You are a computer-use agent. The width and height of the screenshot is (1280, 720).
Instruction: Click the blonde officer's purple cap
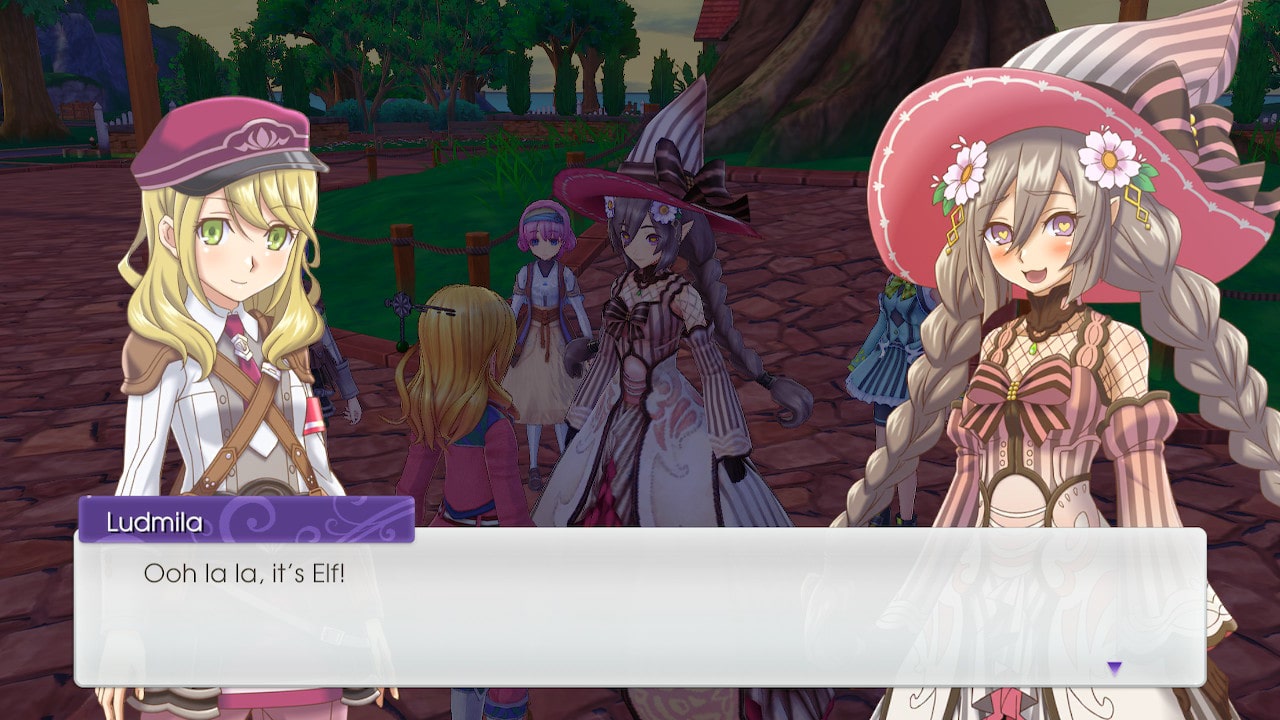click(x=220, y=140)
